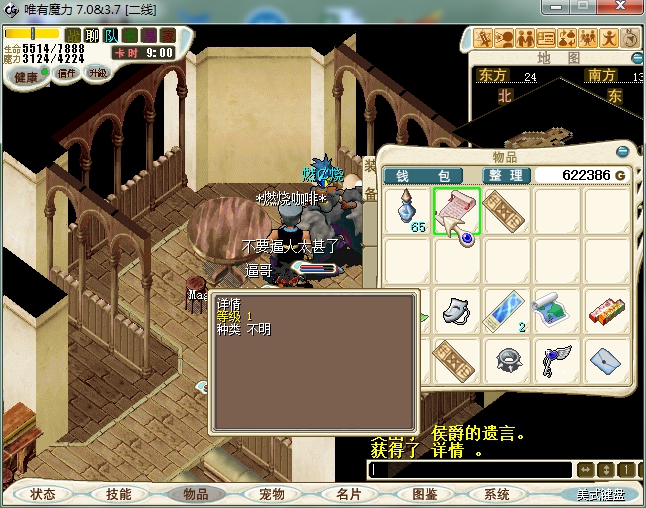Select the pink scroll item slot

tap(457, 211)
